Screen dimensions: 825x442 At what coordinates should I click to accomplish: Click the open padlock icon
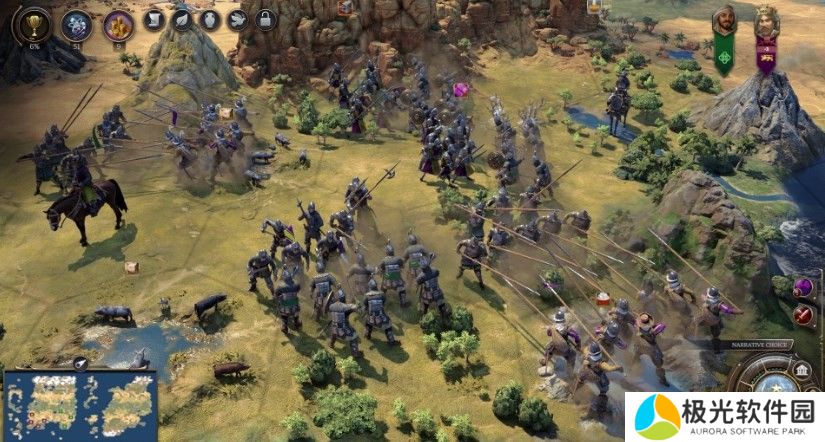point(265,19)
